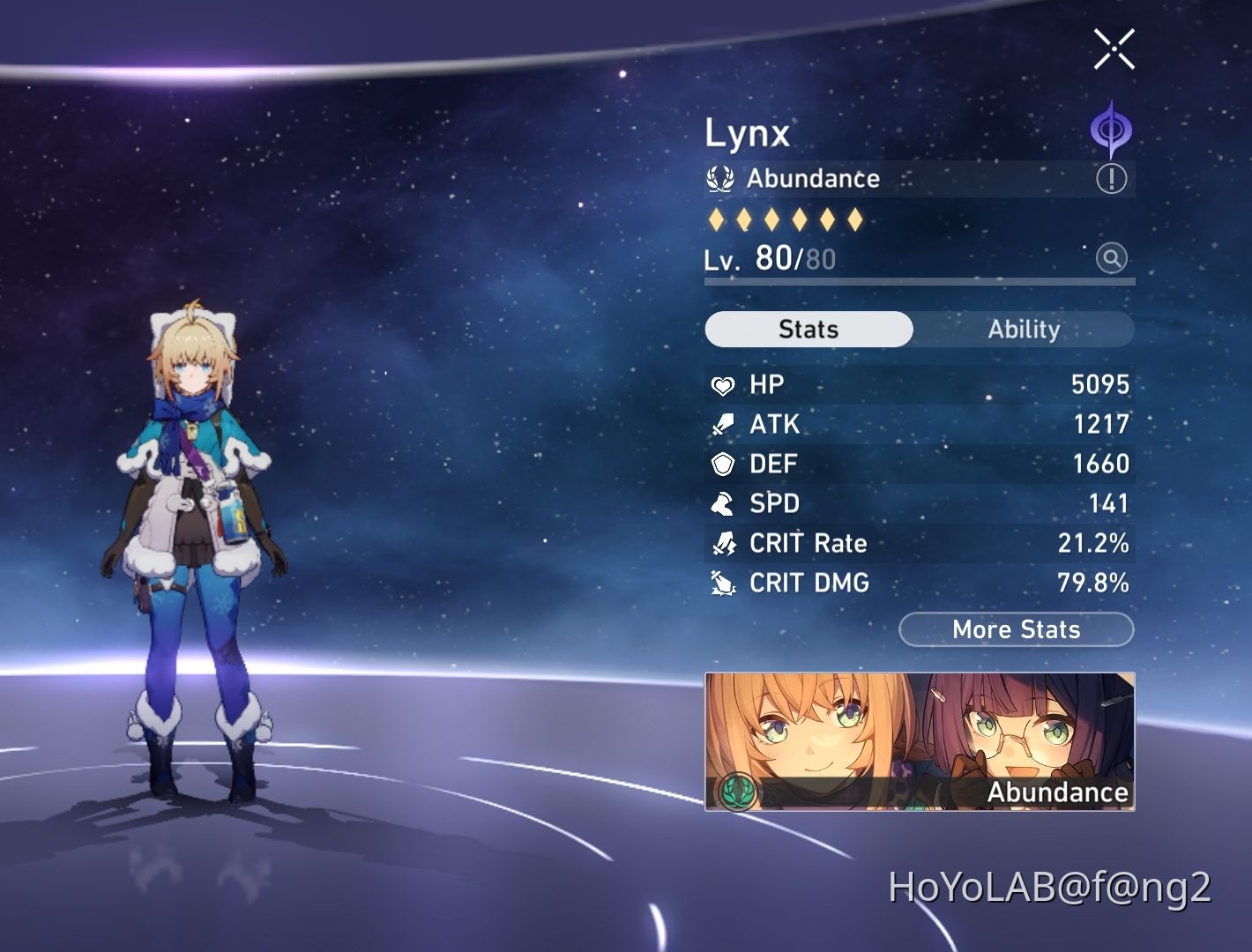Select the Stats tab

point(809,329)
